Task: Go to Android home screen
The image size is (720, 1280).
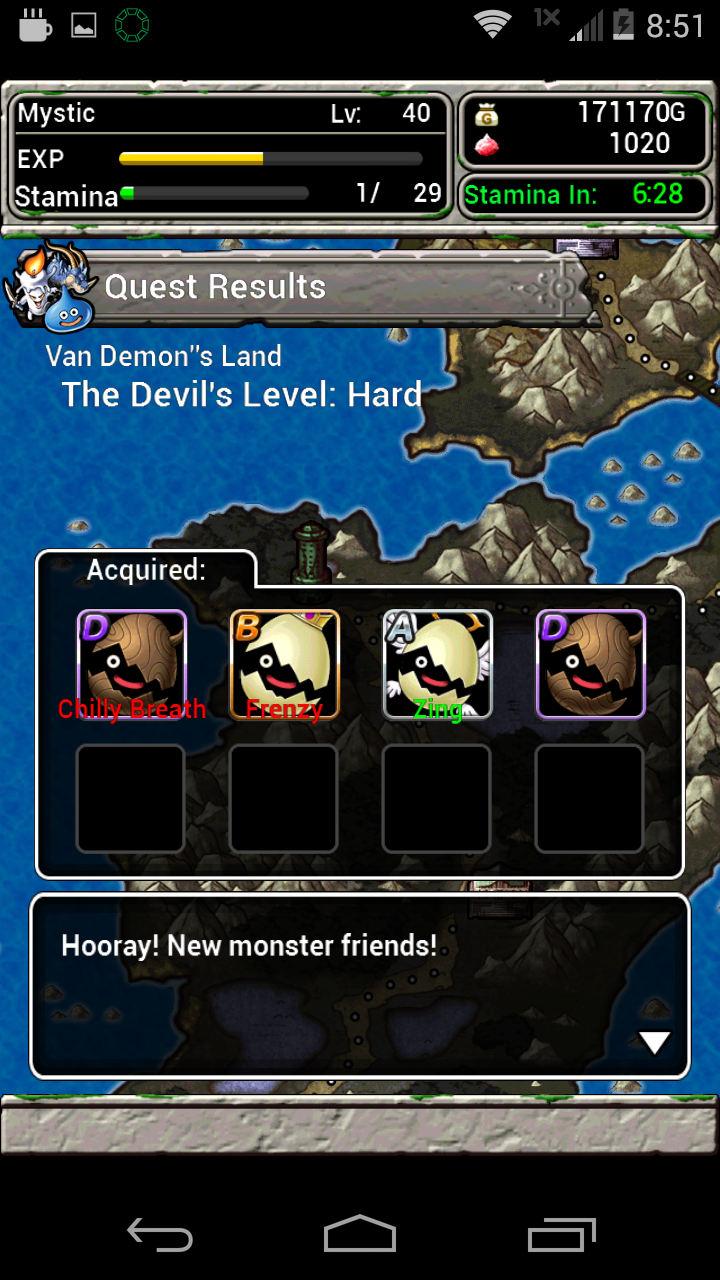Action: [360, 1235]
